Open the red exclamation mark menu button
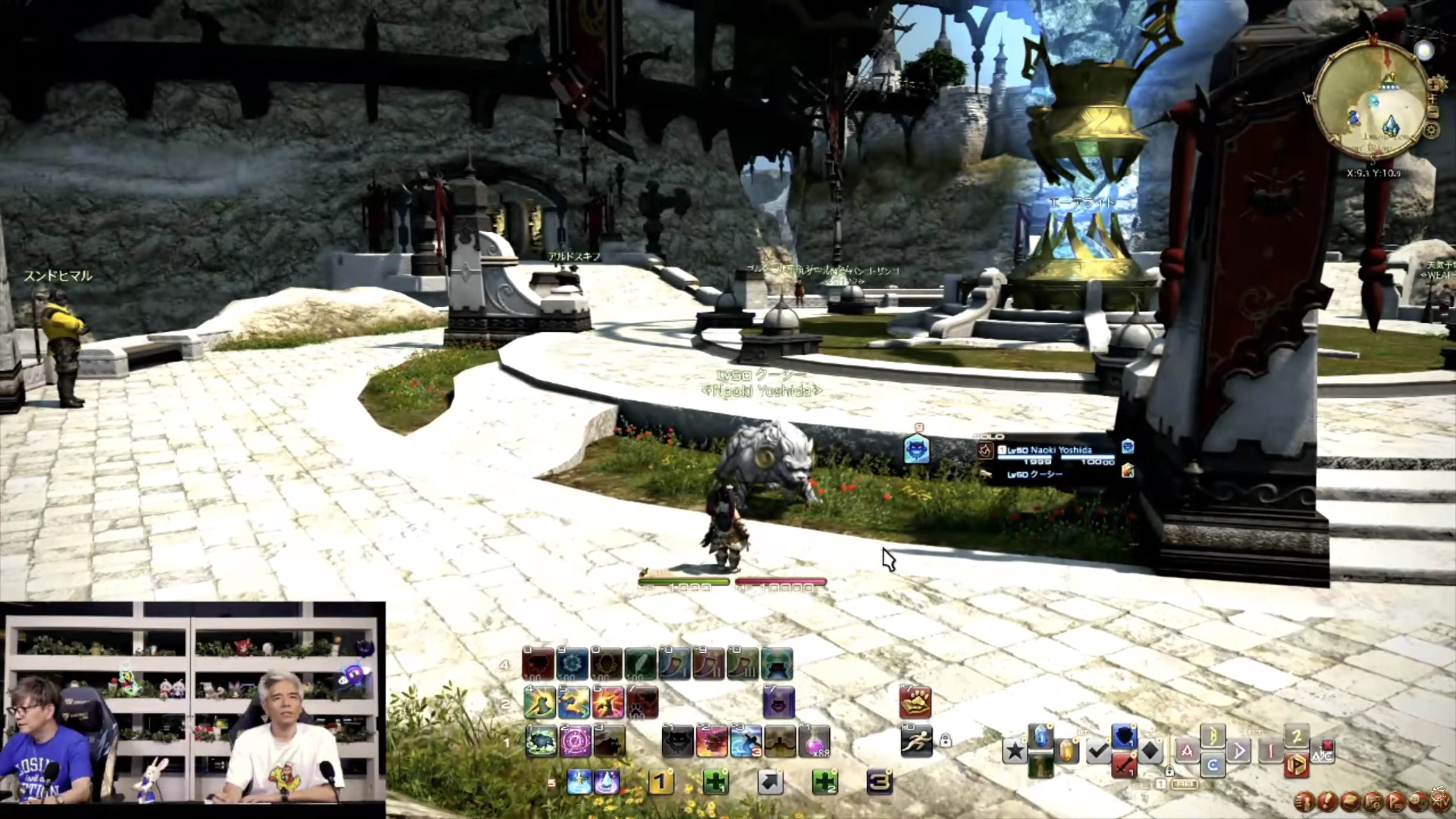The image size is (1456, 819). click(1327, 801)
